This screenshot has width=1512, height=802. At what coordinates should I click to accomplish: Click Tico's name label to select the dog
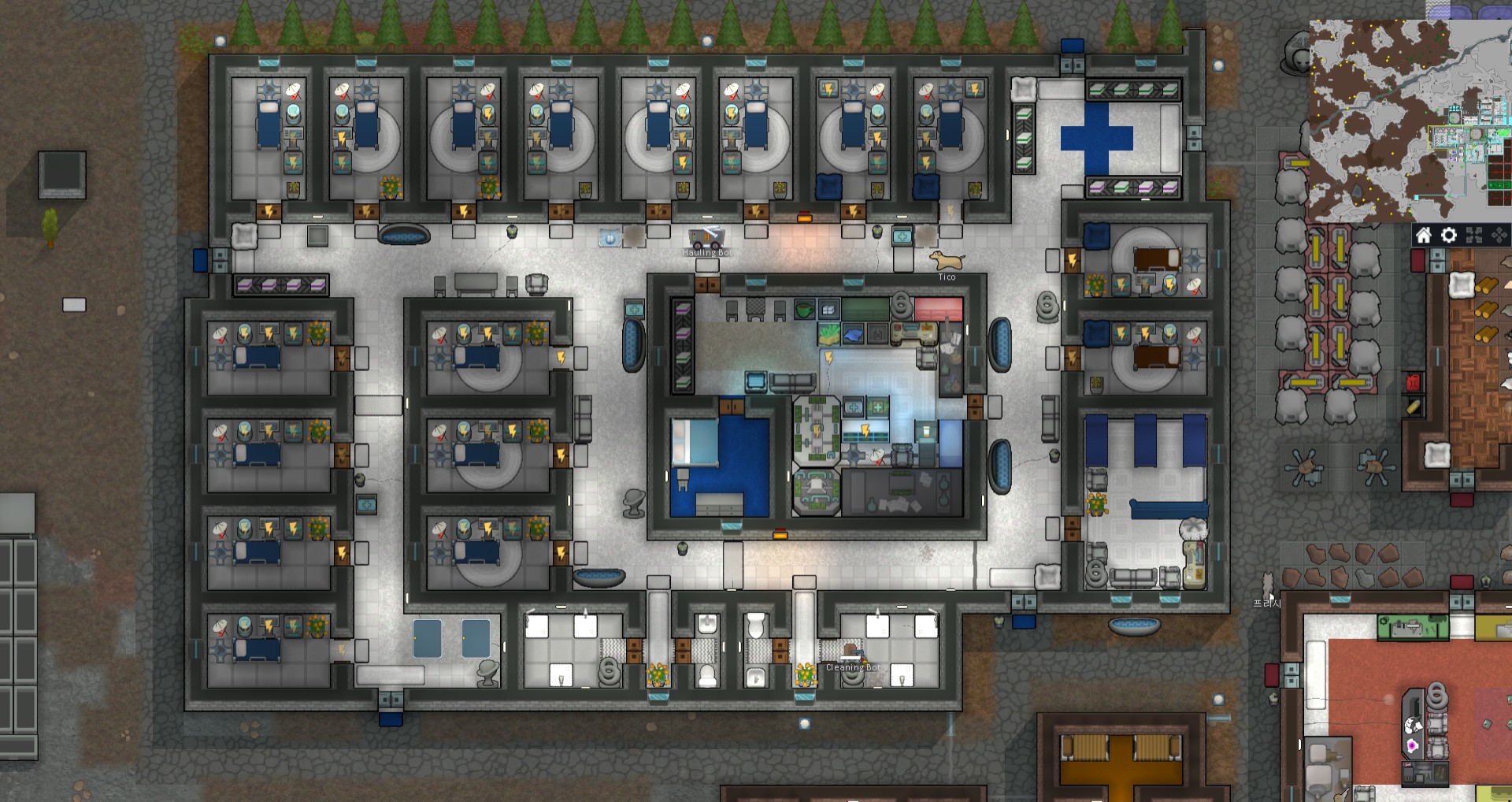(x=948, y=277)
